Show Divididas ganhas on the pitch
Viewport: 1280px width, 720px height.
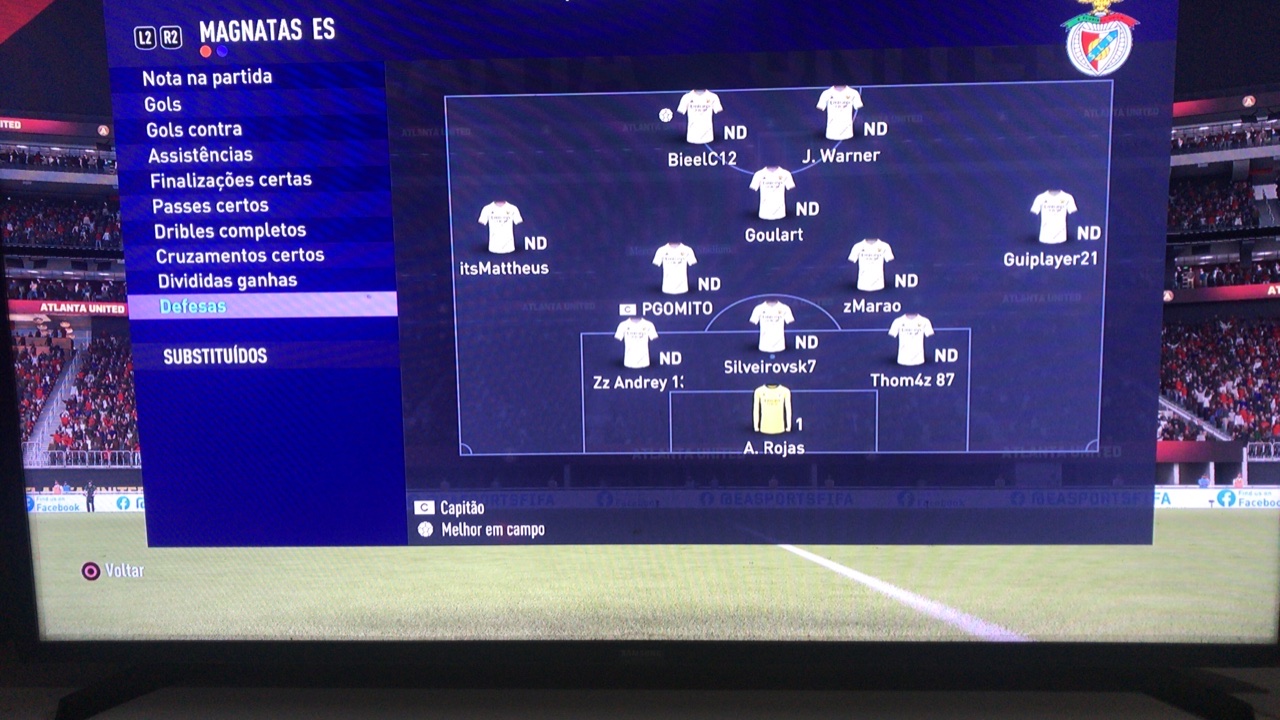coord(227,281)
